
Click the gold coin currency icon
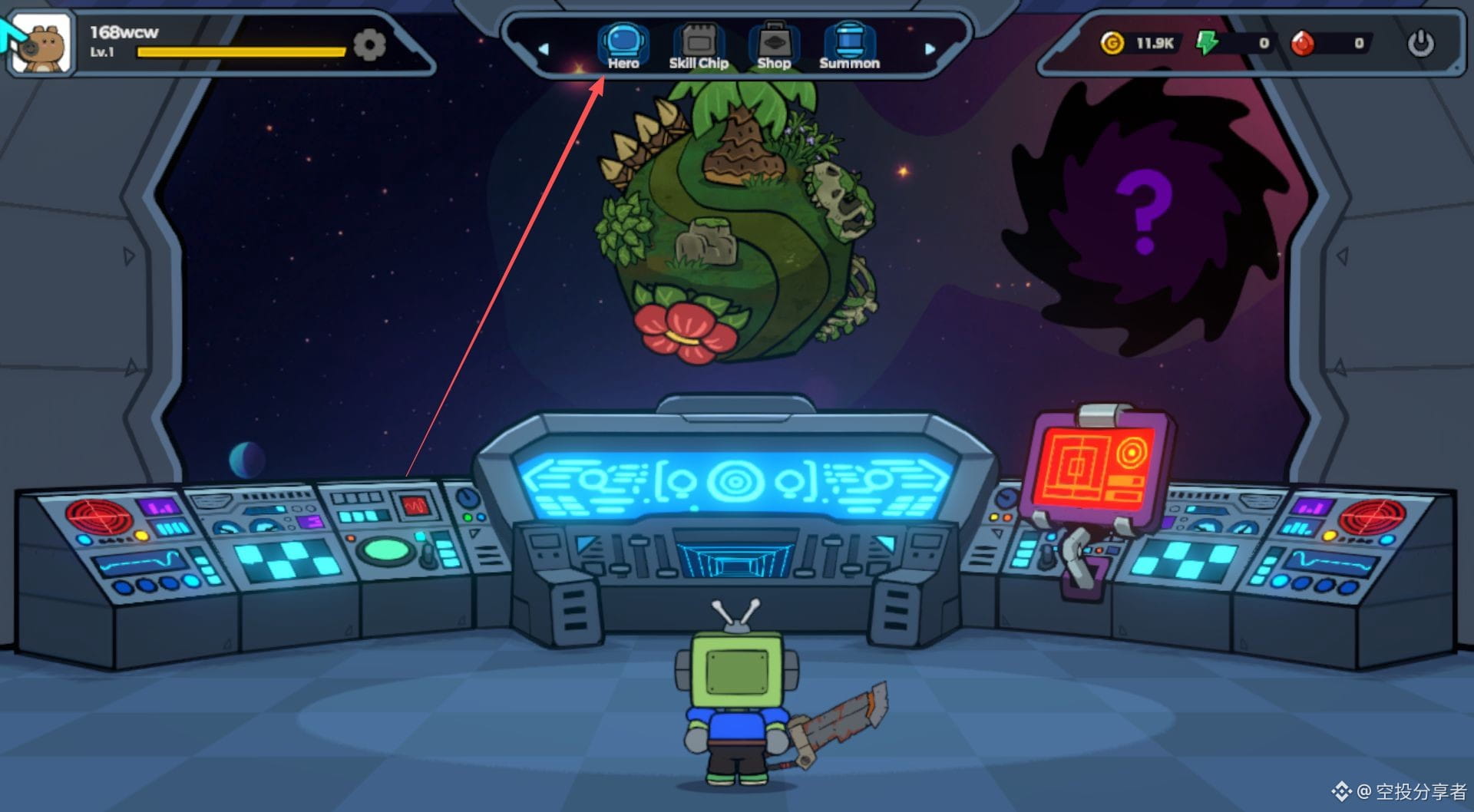tap(1112, 43)
